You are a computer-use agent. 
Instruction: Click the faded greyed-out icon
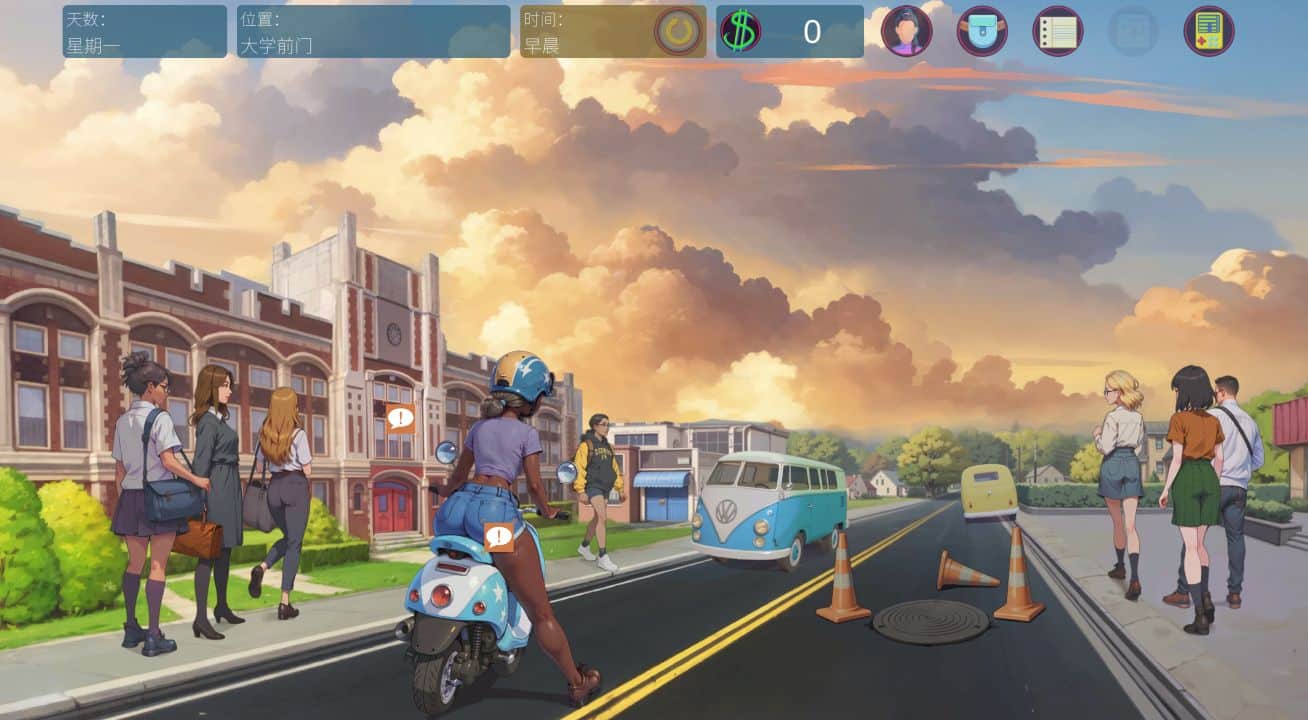pyautogui.click(x=1133, y=31)
